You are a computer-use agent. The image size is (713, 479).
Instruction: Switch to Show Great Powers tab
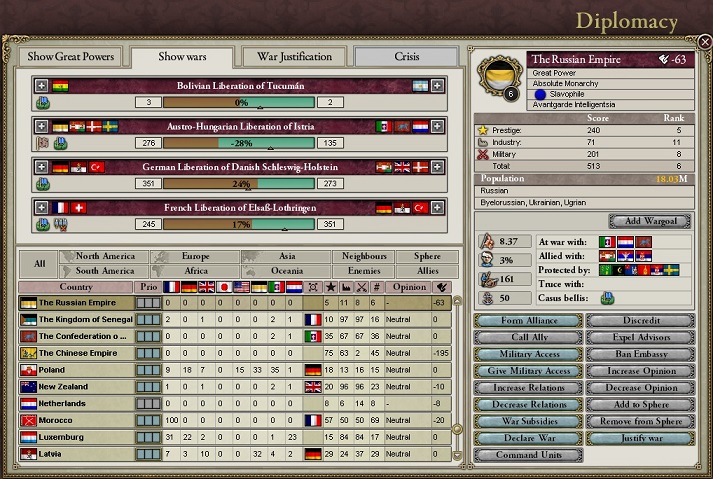(71, 57)
